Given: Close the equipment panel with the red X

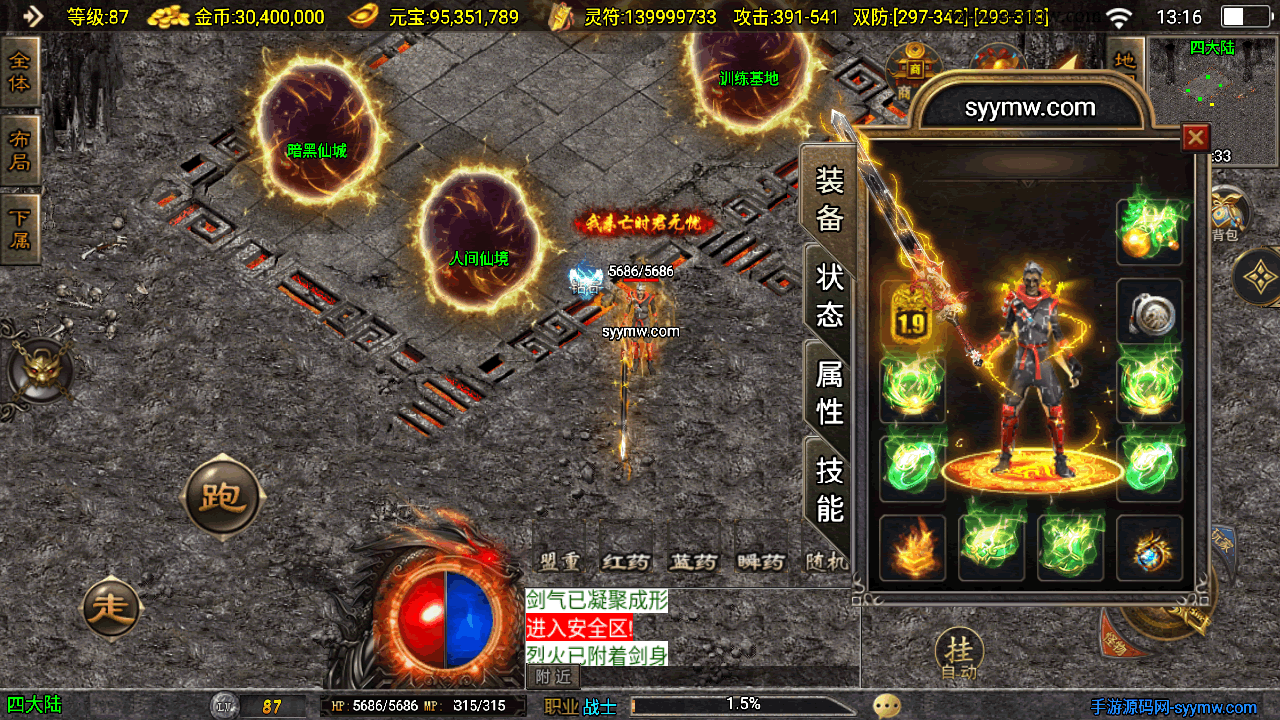Looking at the screenshot, I should point(1195,137).
